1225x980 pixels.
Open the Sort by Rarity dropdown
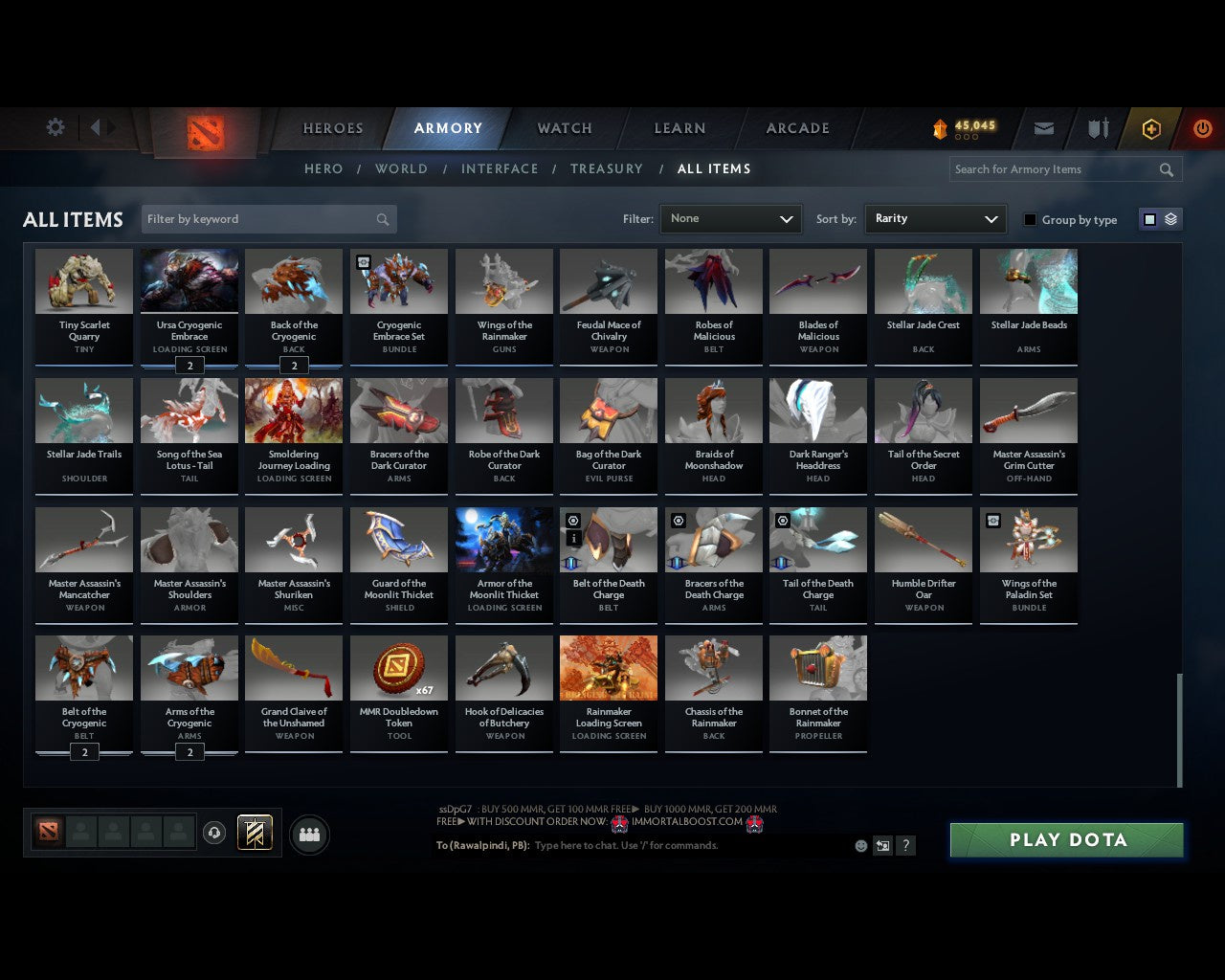[x=935, y=219]
